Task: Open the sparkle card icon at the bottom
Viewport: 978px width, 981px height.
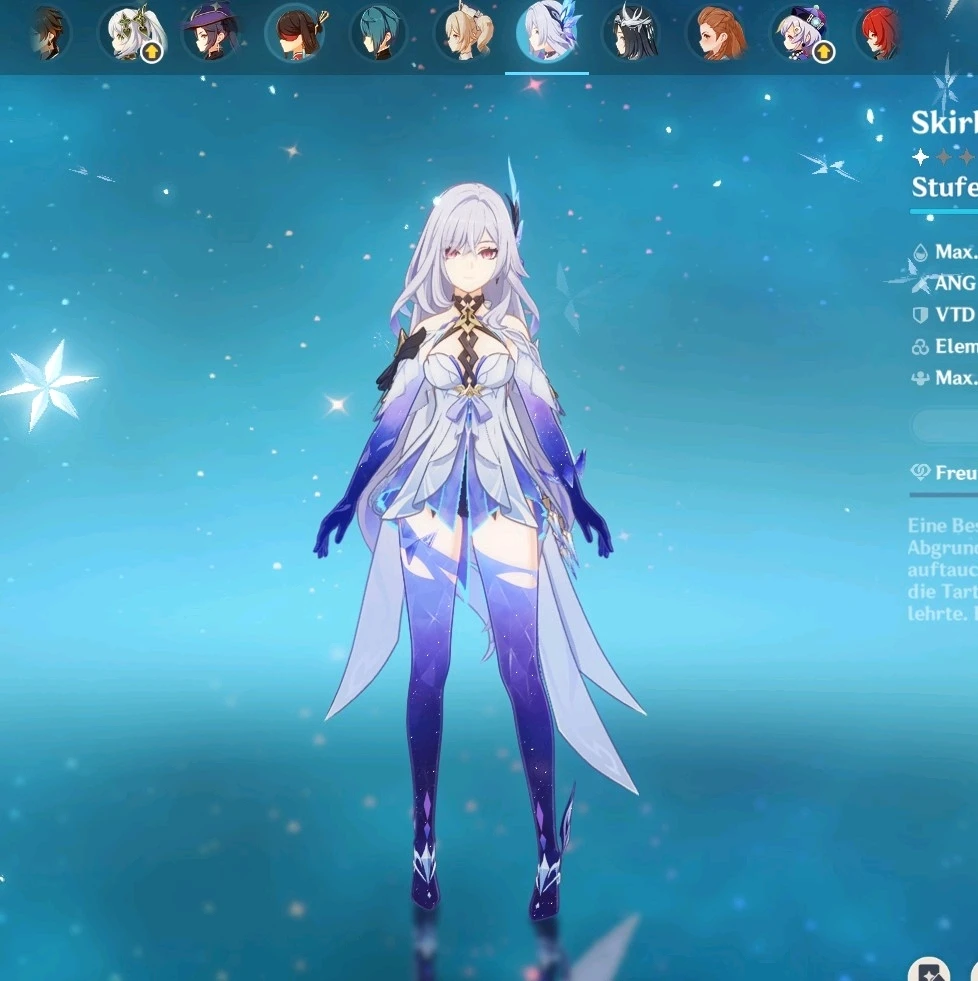Action: 928,968
